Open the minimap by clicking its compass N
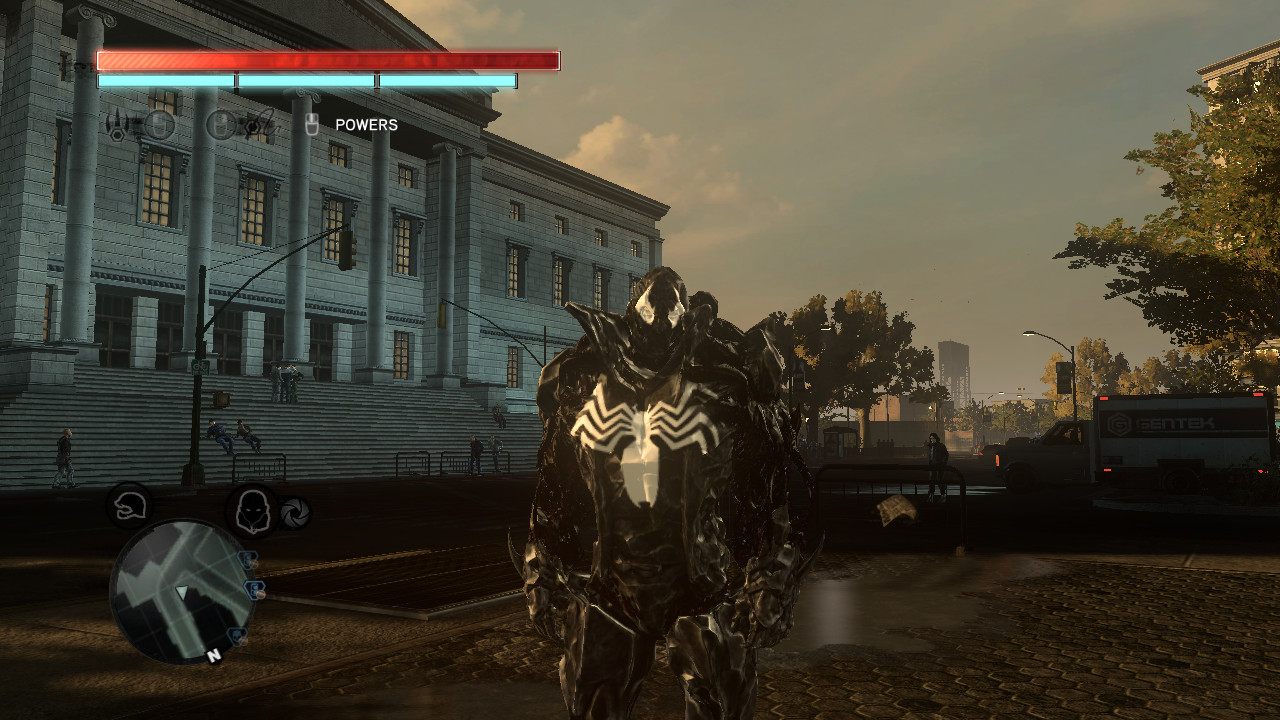Screen dimensions: 1280x720 pos(214,655)
